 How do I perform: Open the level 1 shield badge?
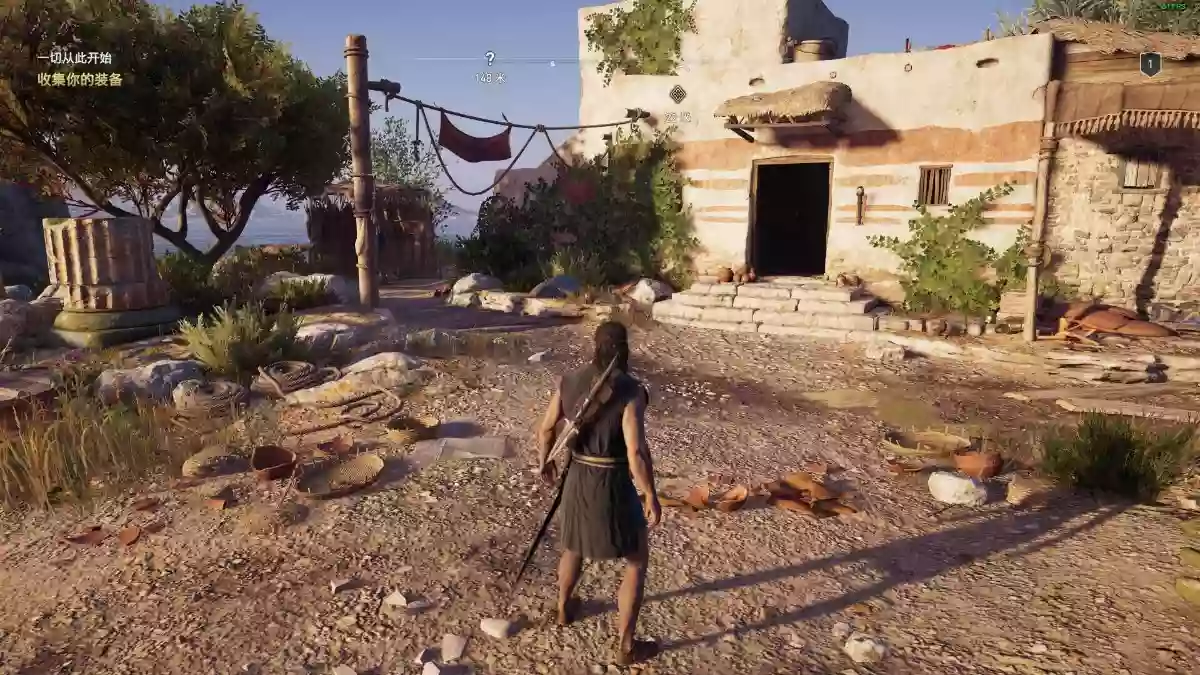(1150, 64)
